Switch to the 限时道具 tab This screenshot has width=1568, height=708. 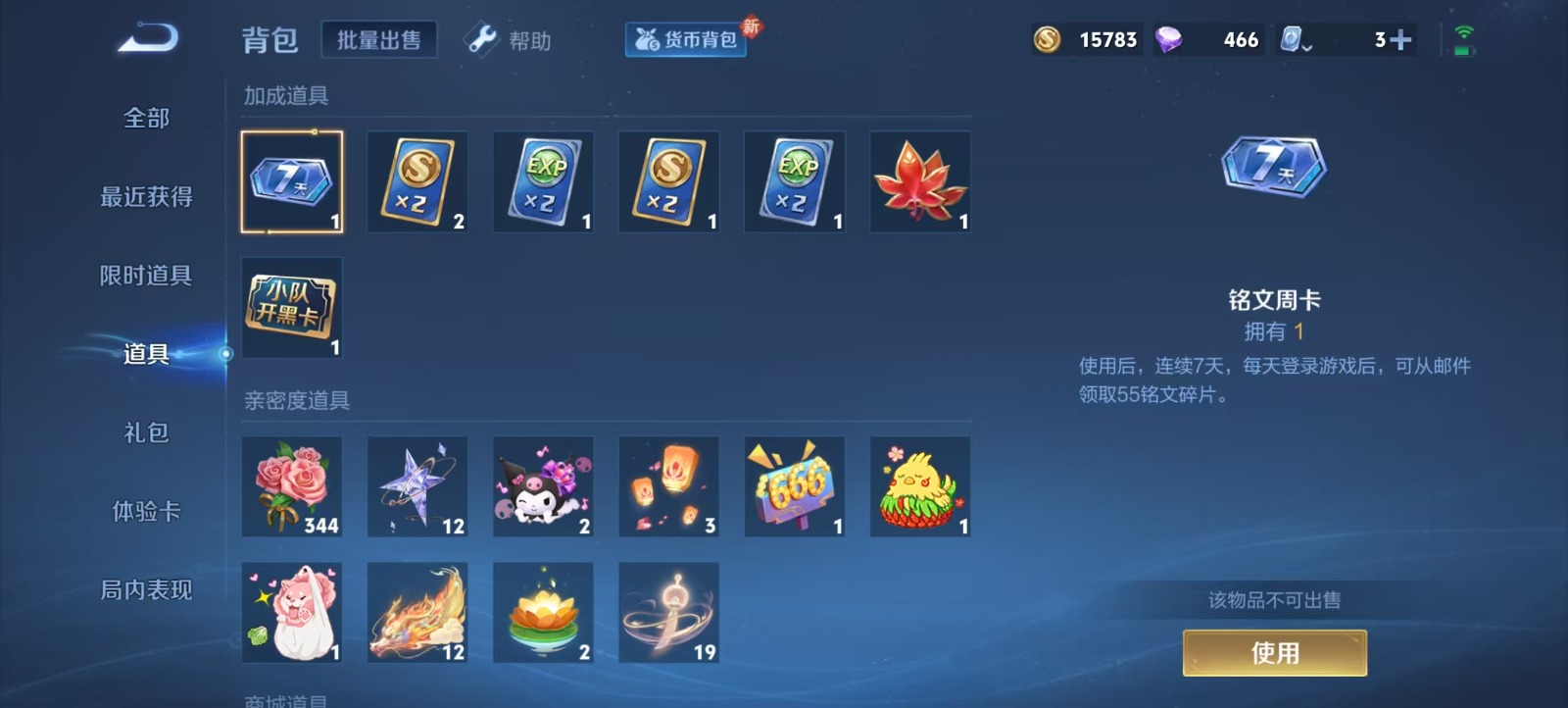pos(146,276)
